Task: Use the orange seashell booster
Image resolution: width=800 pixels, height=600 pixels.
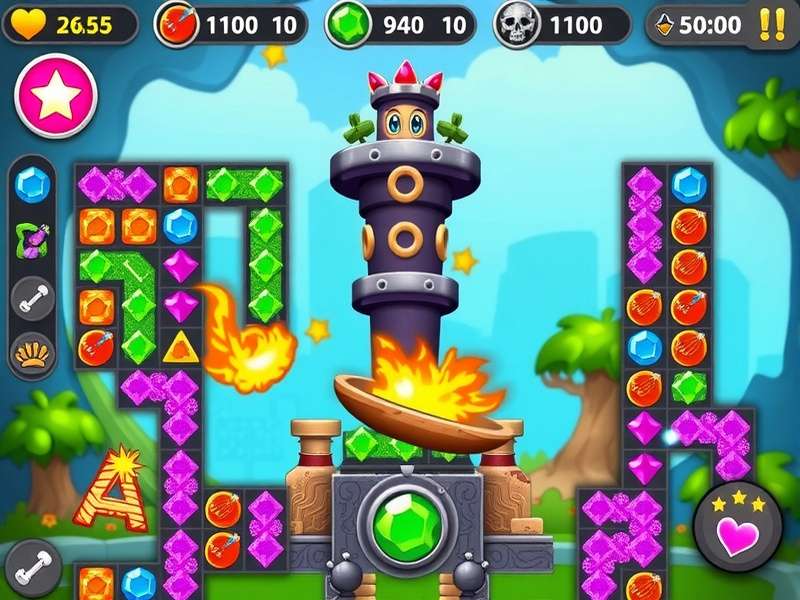Action: [33, 351]
